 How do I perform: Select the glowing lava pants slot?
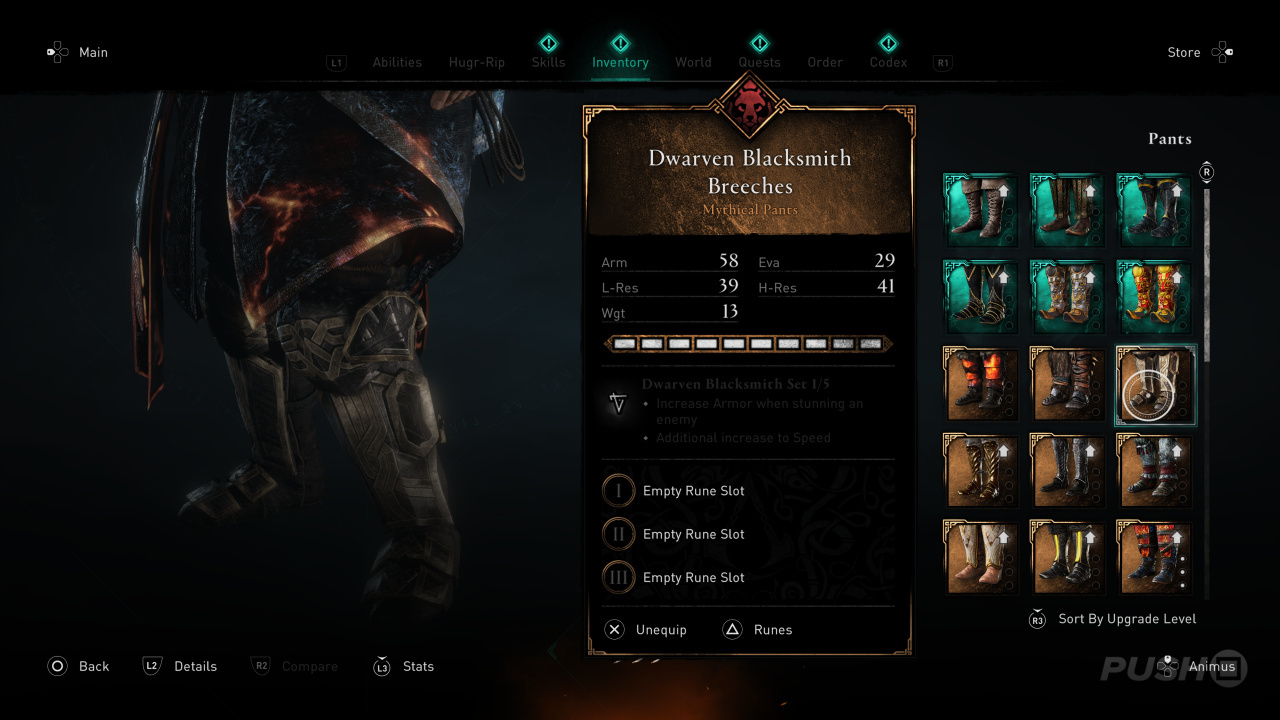(981, 385)
